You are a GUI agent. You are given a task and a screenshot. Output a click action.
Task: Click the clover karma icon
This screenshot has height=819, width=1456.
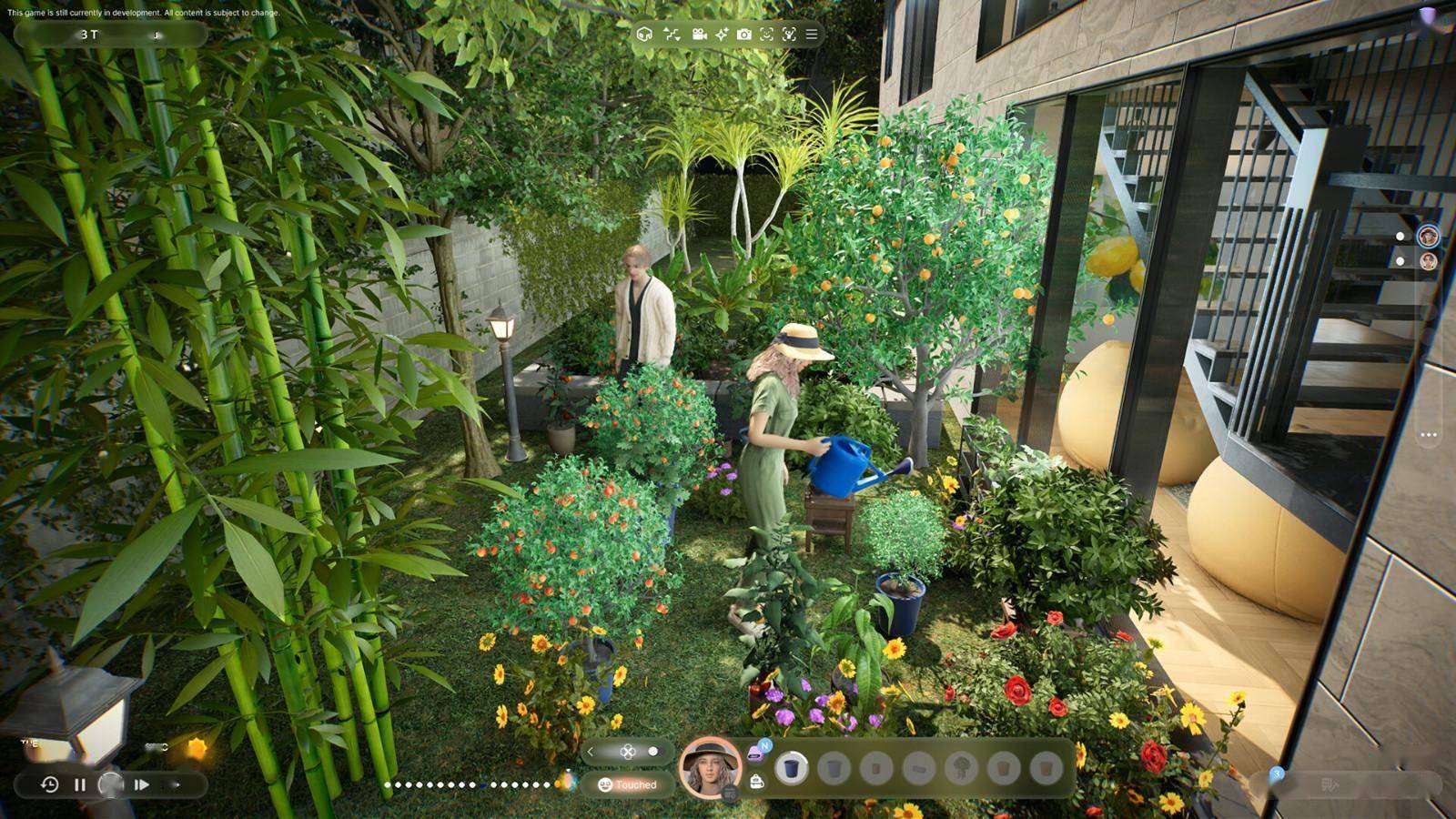point(627,752)
